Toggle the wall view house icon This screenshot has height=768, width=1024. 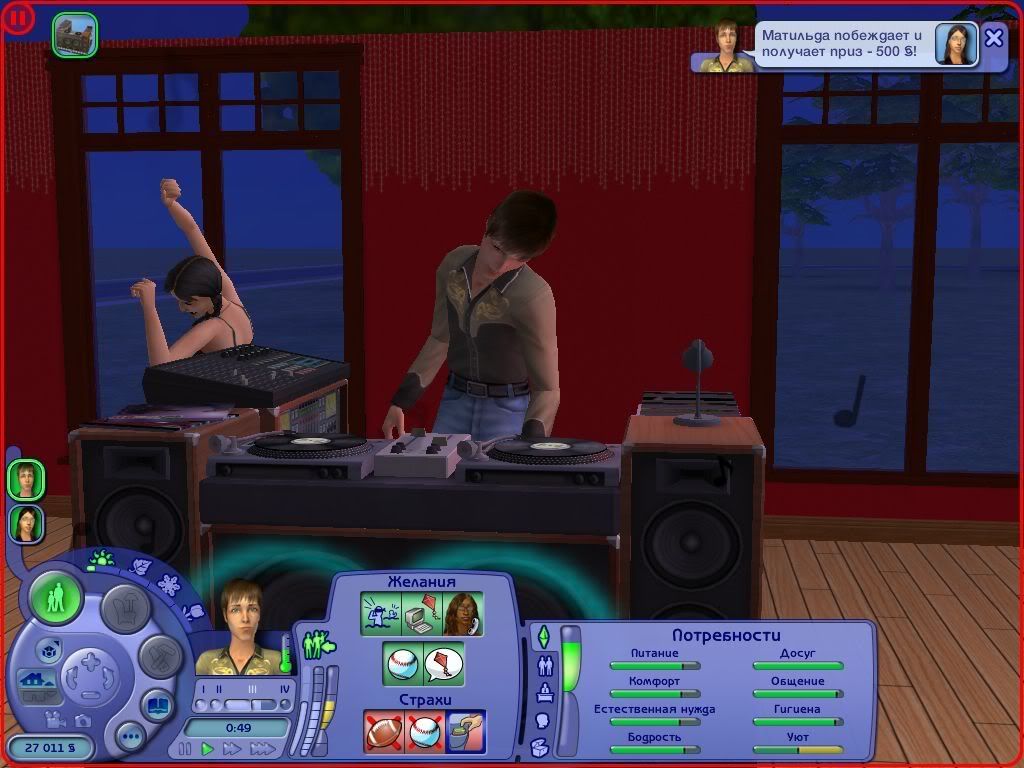pos(36,681)
